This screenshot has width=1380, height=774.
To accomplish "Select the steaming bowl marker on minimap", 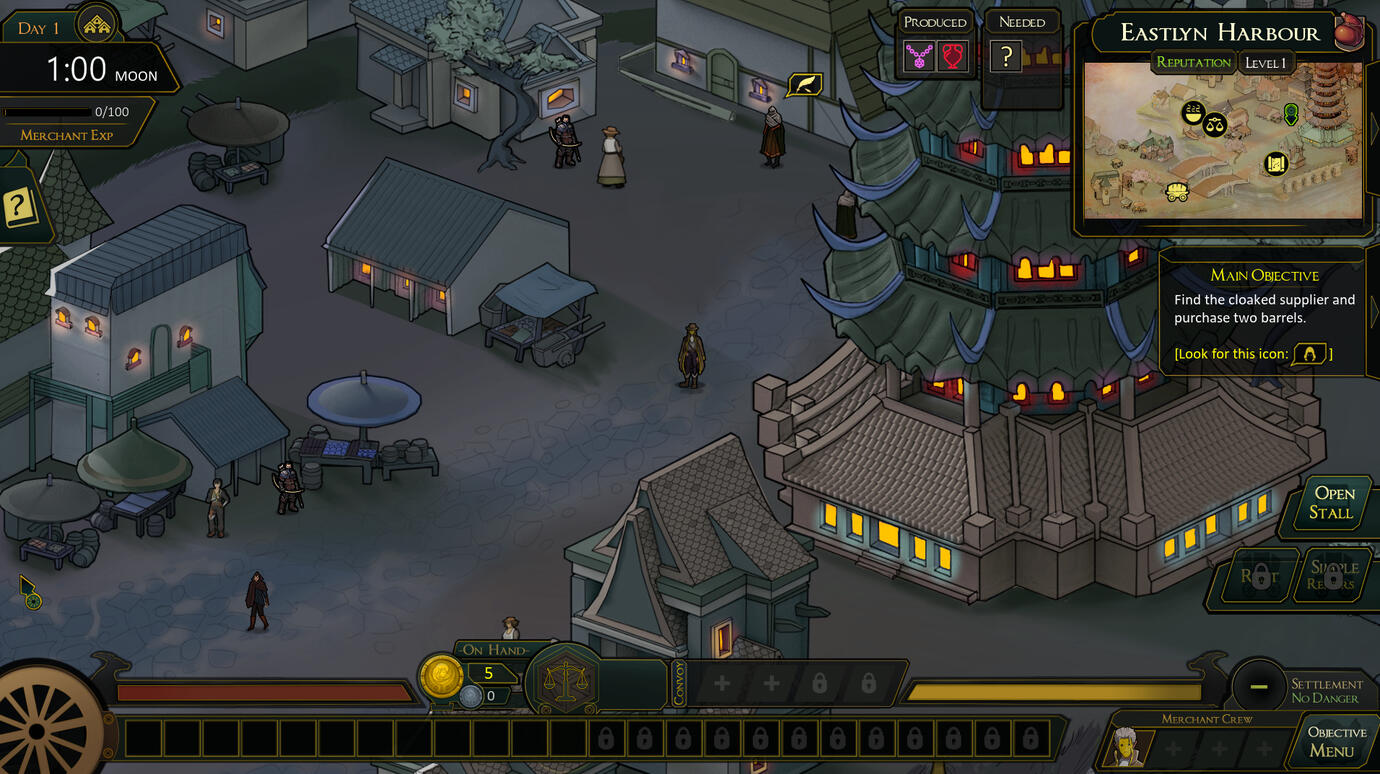I will (x=1191, y=112).
